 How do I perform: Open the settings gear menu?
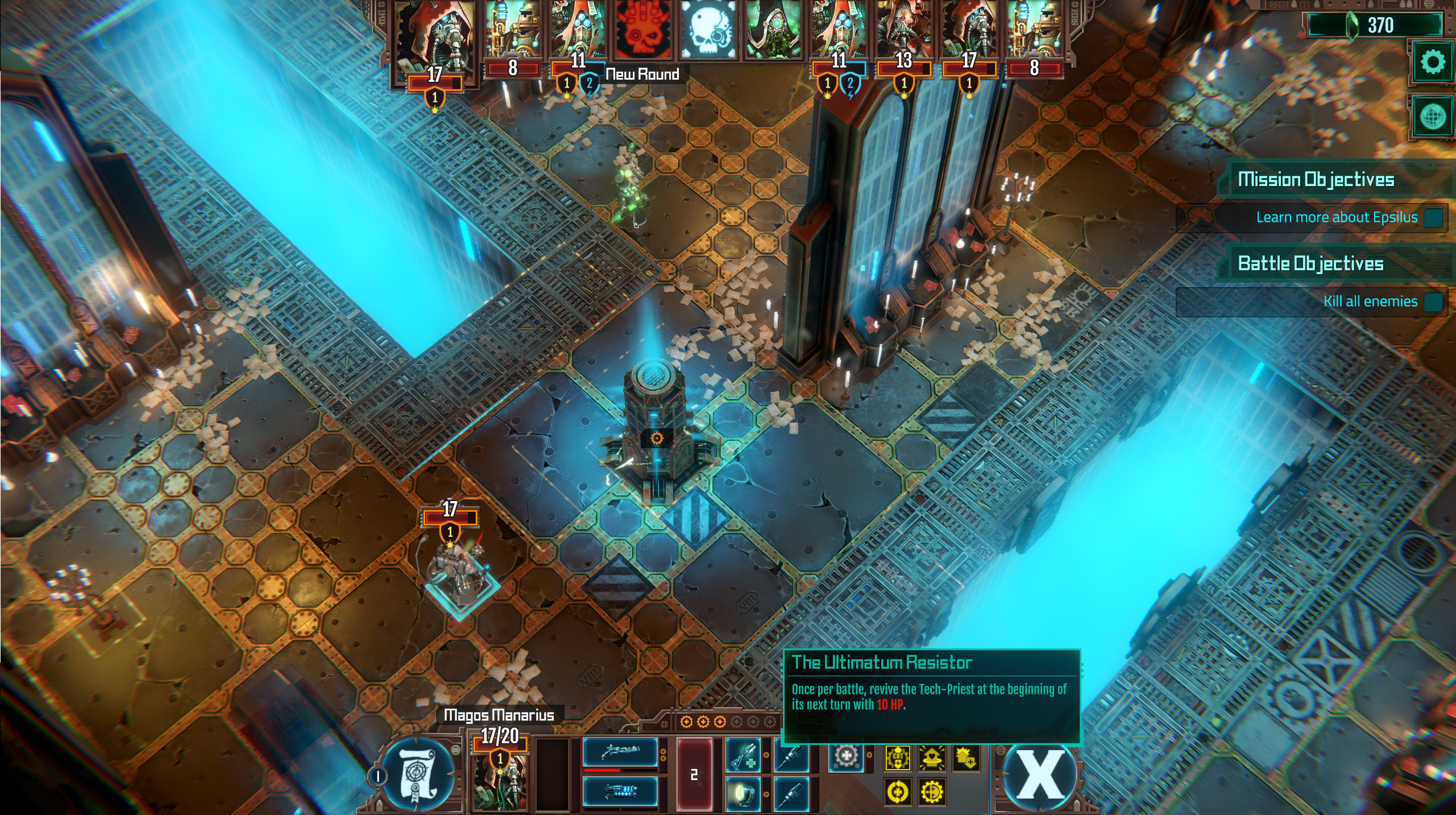tap(1432, 62)
